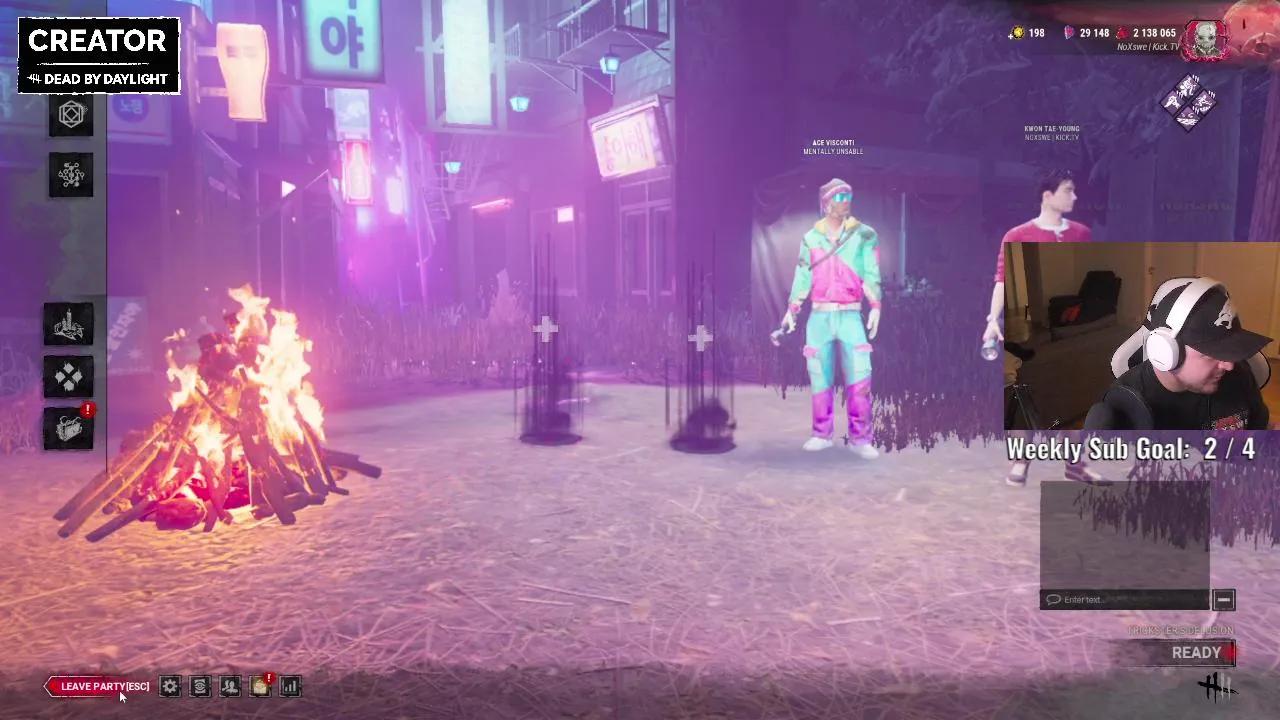
Task: Open the friends and social panel icon
Action: [230, 686]
